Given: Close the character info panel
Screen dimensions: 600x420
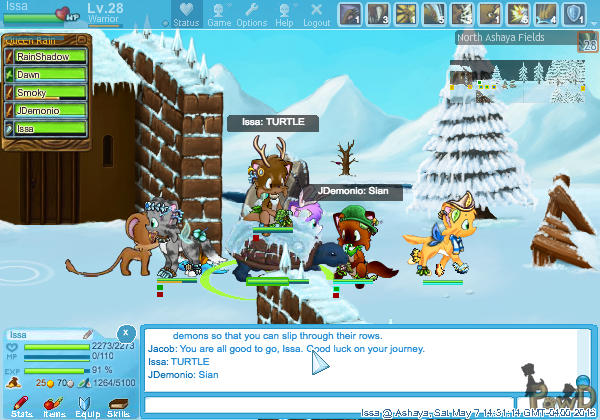Looking at the screenshot, I should point(125,332).
